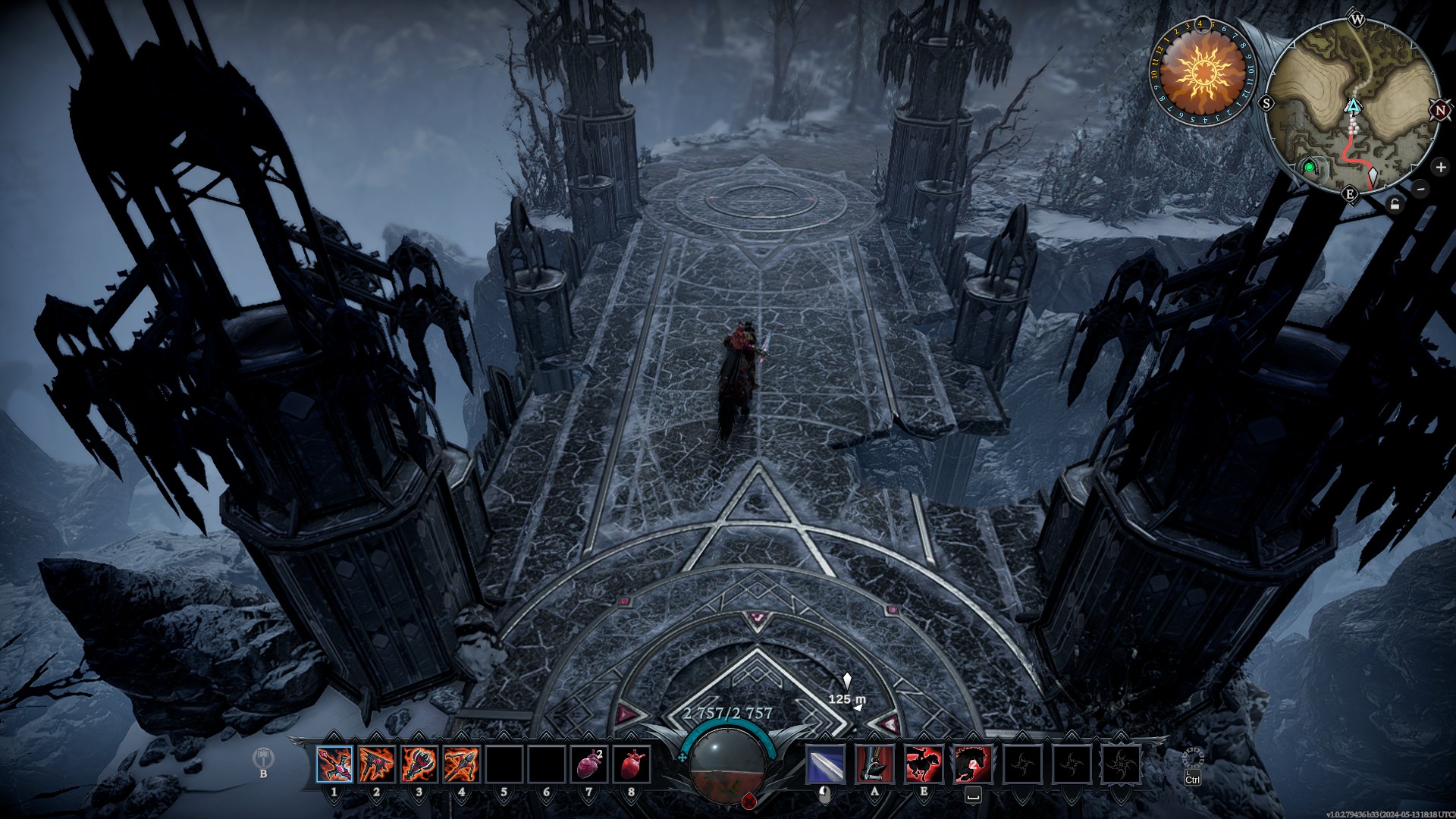1456x819 pixels.
Task: Open the action wheel gear icon
Action: [x=1193, y=758]
